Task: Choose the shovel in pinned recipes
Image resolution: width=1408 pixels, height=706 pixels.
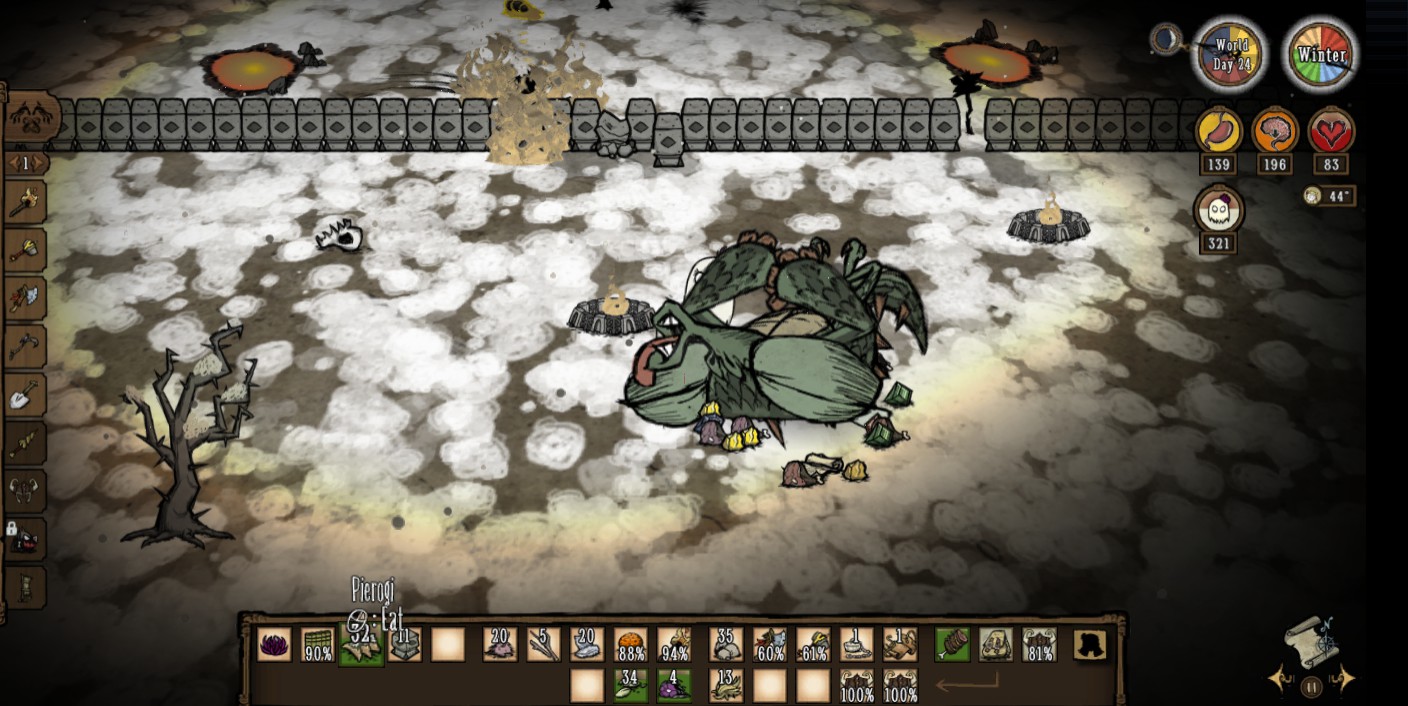Action: [x=25, y=396]
